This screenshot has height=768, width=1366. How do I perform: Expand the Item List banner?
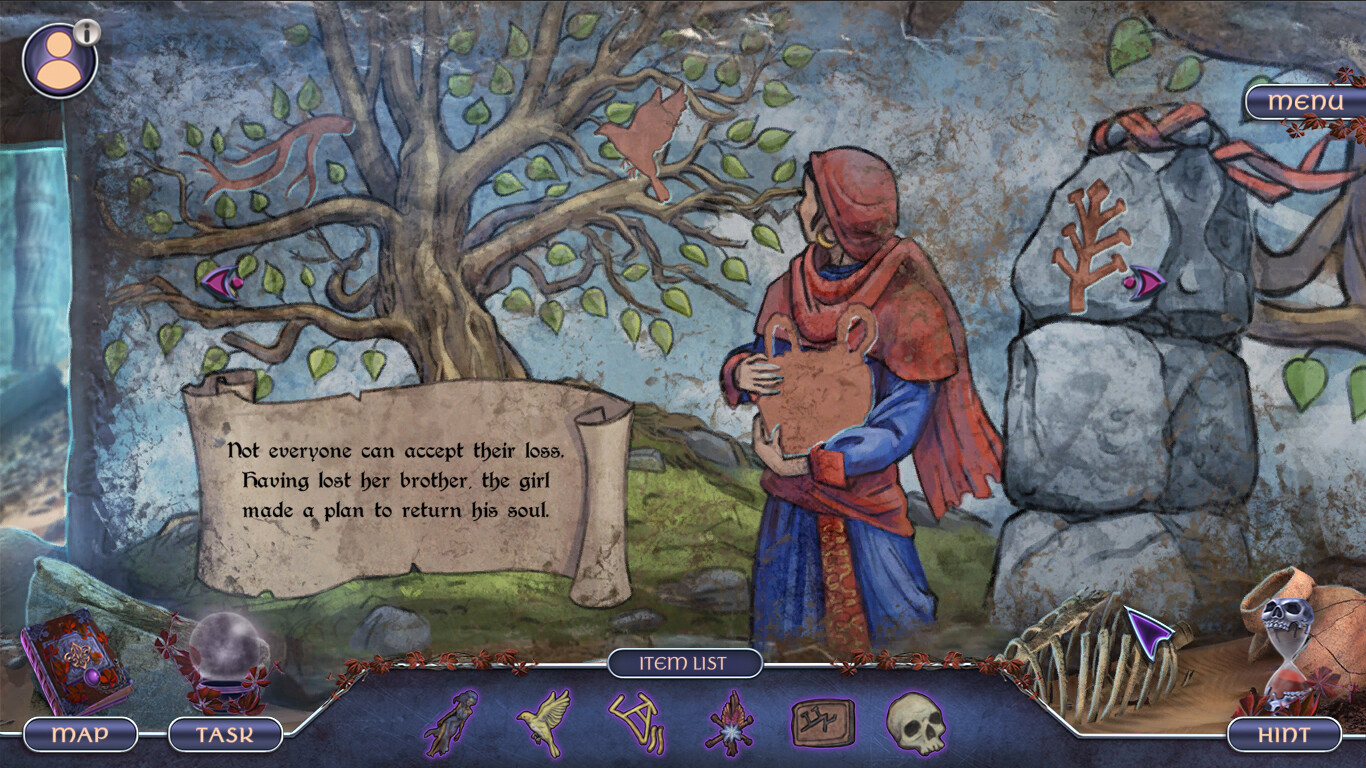[687, 662]
